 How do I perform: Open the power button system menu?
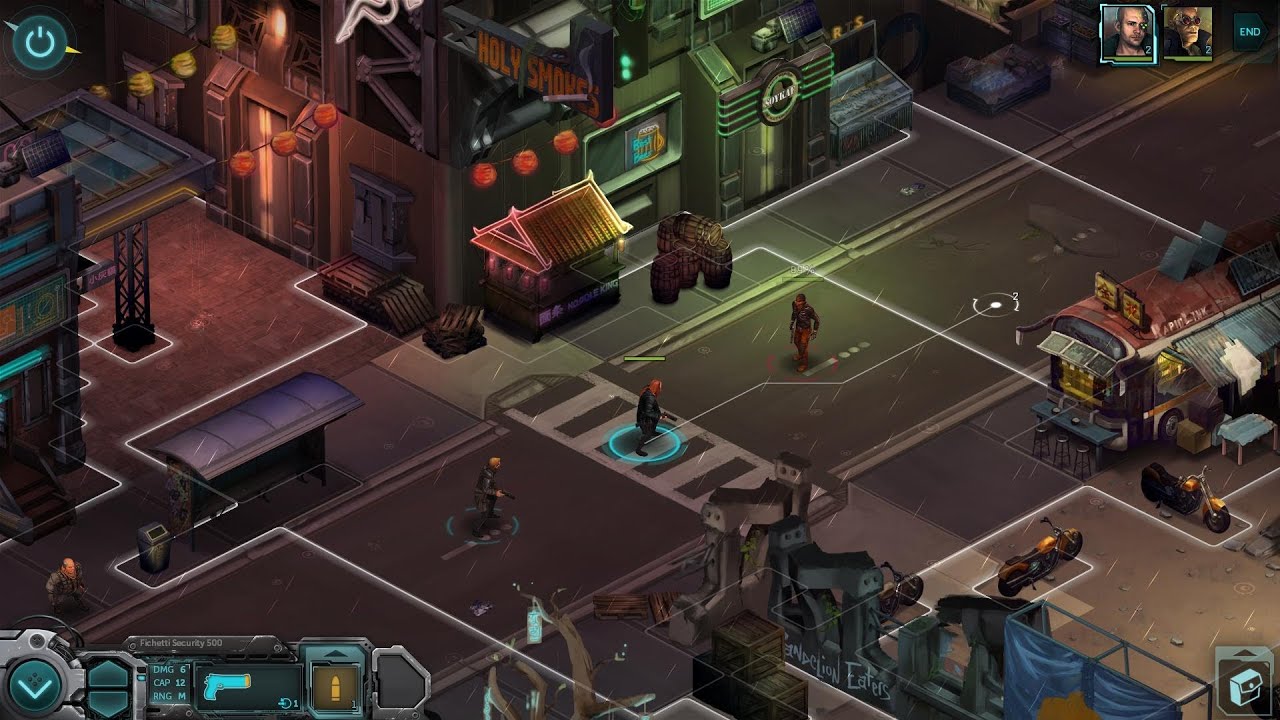[x=40, y=41]
